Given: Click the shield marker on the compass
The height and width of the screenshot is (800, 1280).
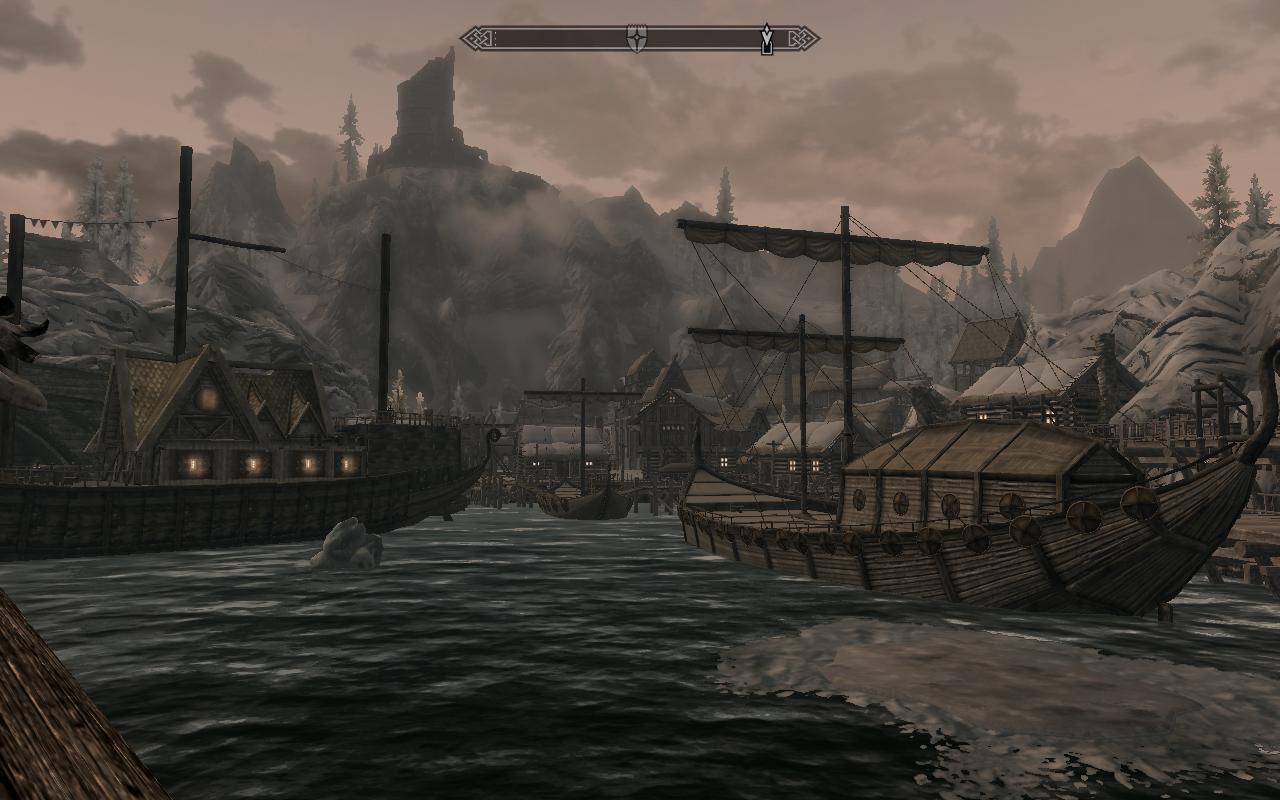Looking at the screenshot, I should click(x=636, y=39).
